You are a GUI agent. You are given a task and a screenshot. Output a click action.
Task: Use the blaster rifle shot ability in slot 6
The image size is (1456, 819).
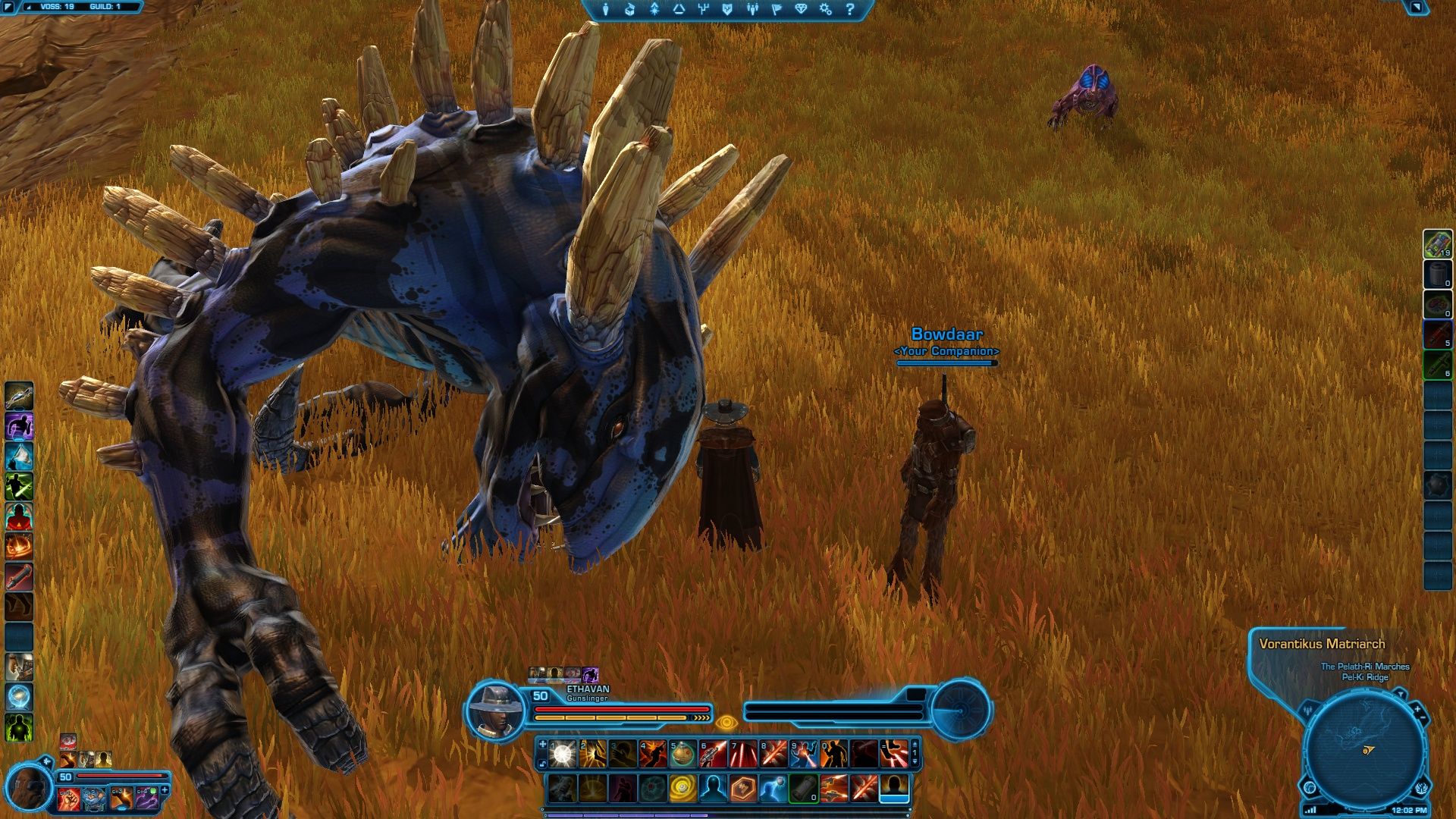pos(713,754)
